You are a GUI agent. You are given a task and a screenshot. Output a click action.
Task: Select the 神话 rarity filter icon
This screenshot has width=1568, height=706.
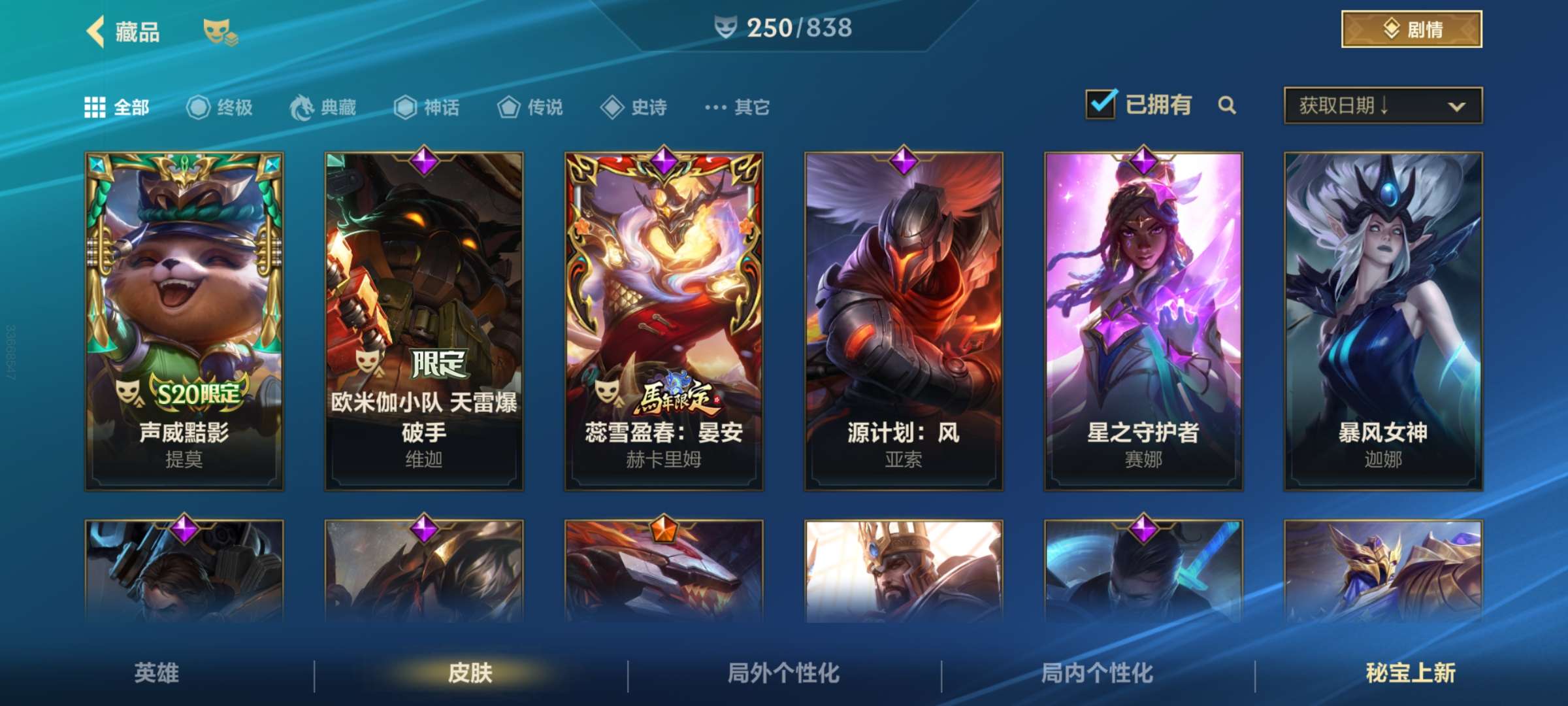coord(404,109)
